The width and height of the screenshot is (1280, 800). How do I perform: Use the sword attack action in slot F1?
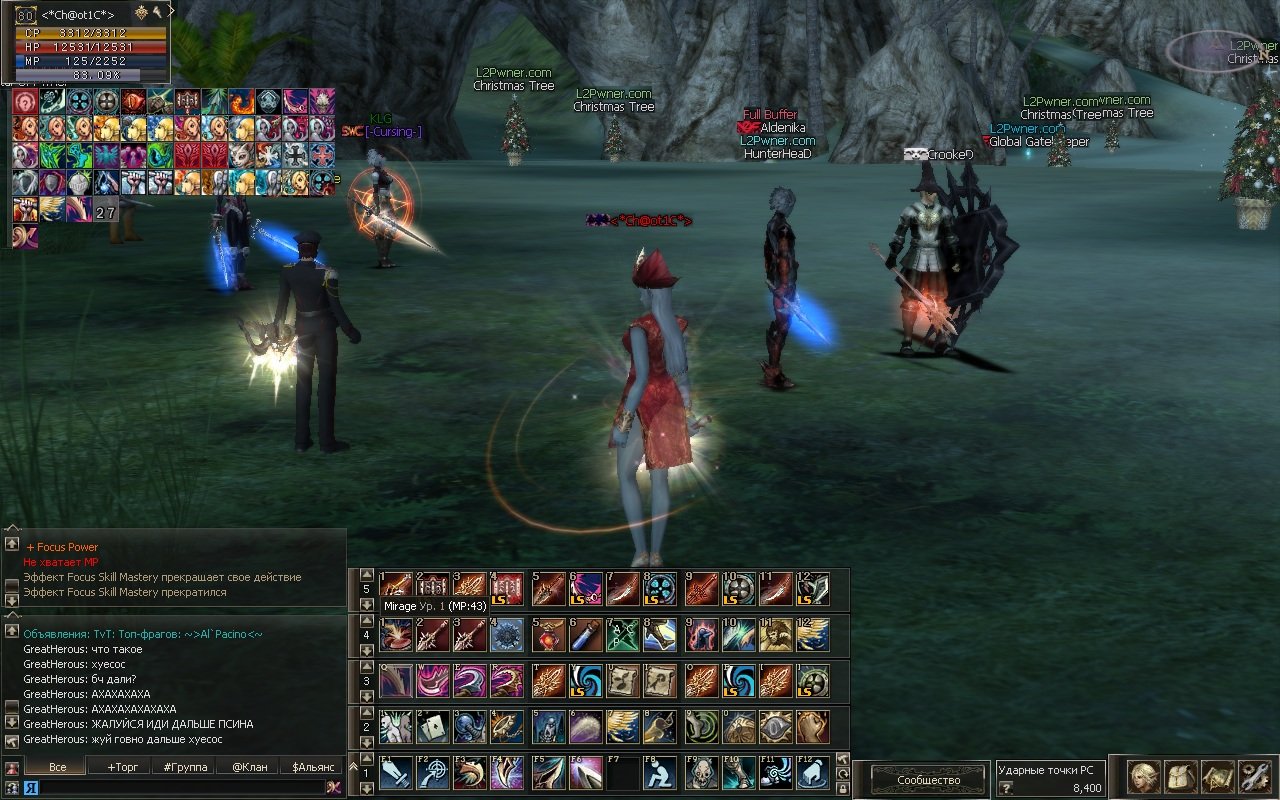pyautogui.click(x=396, y=772)
